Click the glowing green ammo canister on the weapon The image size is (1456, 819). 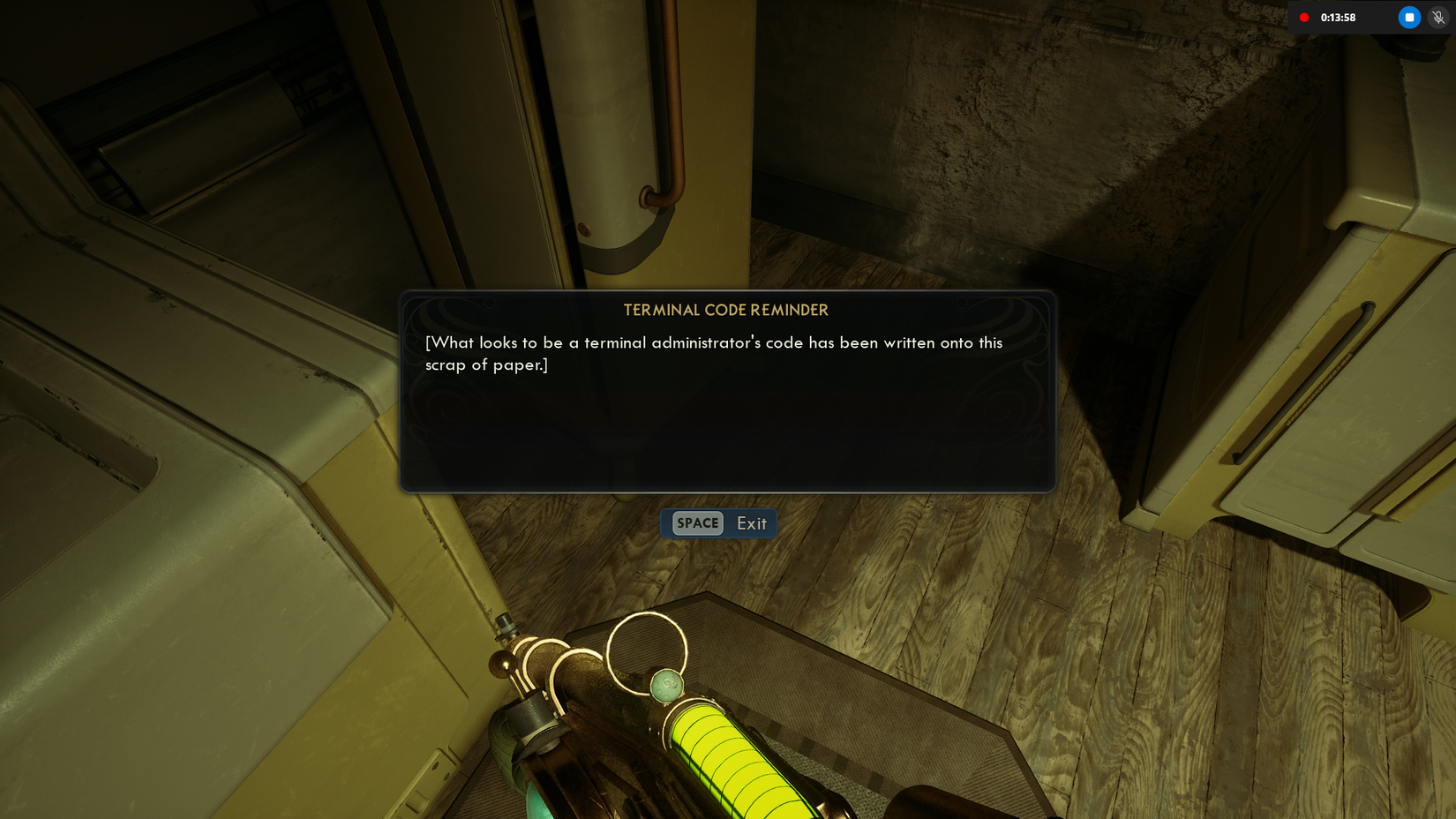coord(741,759)
